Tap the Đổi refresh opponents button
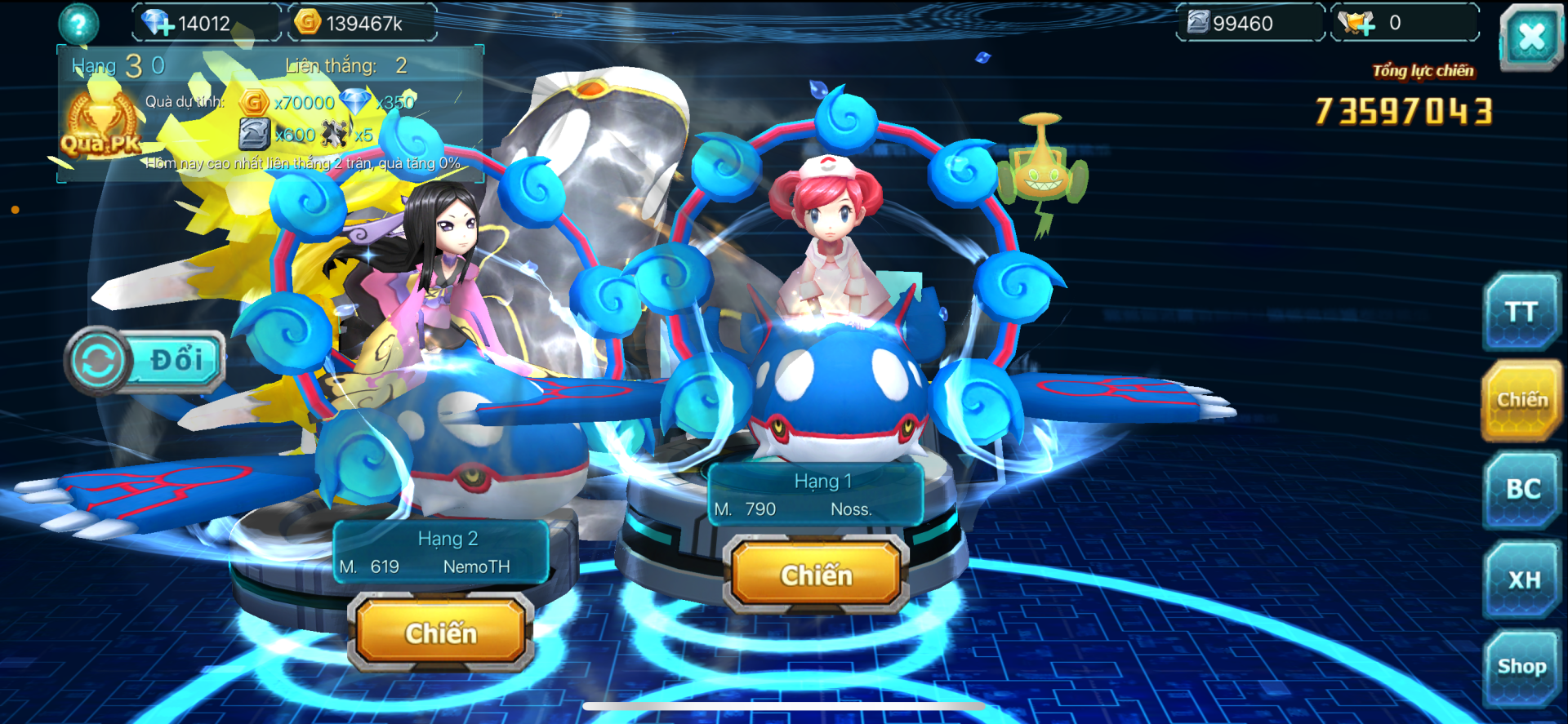The width and height of the screenshot is (1568, 724). [x=145, y=361]
